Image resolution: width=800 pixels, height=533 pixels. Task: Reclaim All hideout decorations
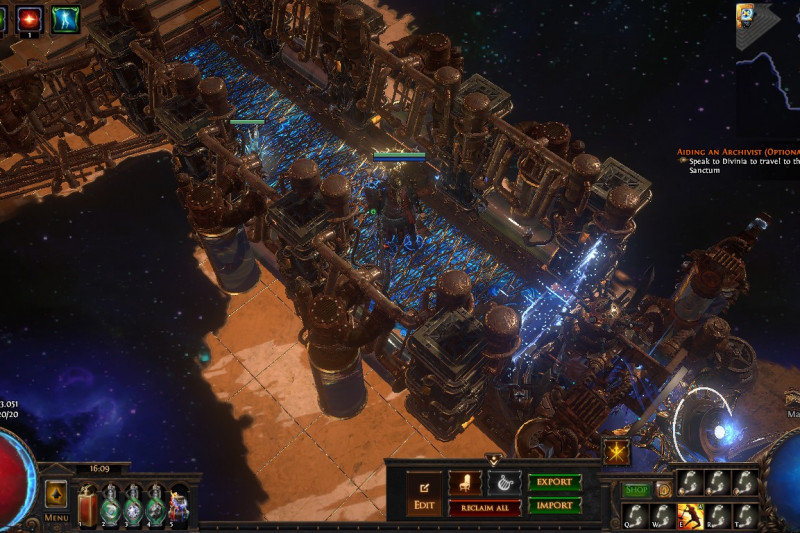pyautogui.click(x=484, y=508)
